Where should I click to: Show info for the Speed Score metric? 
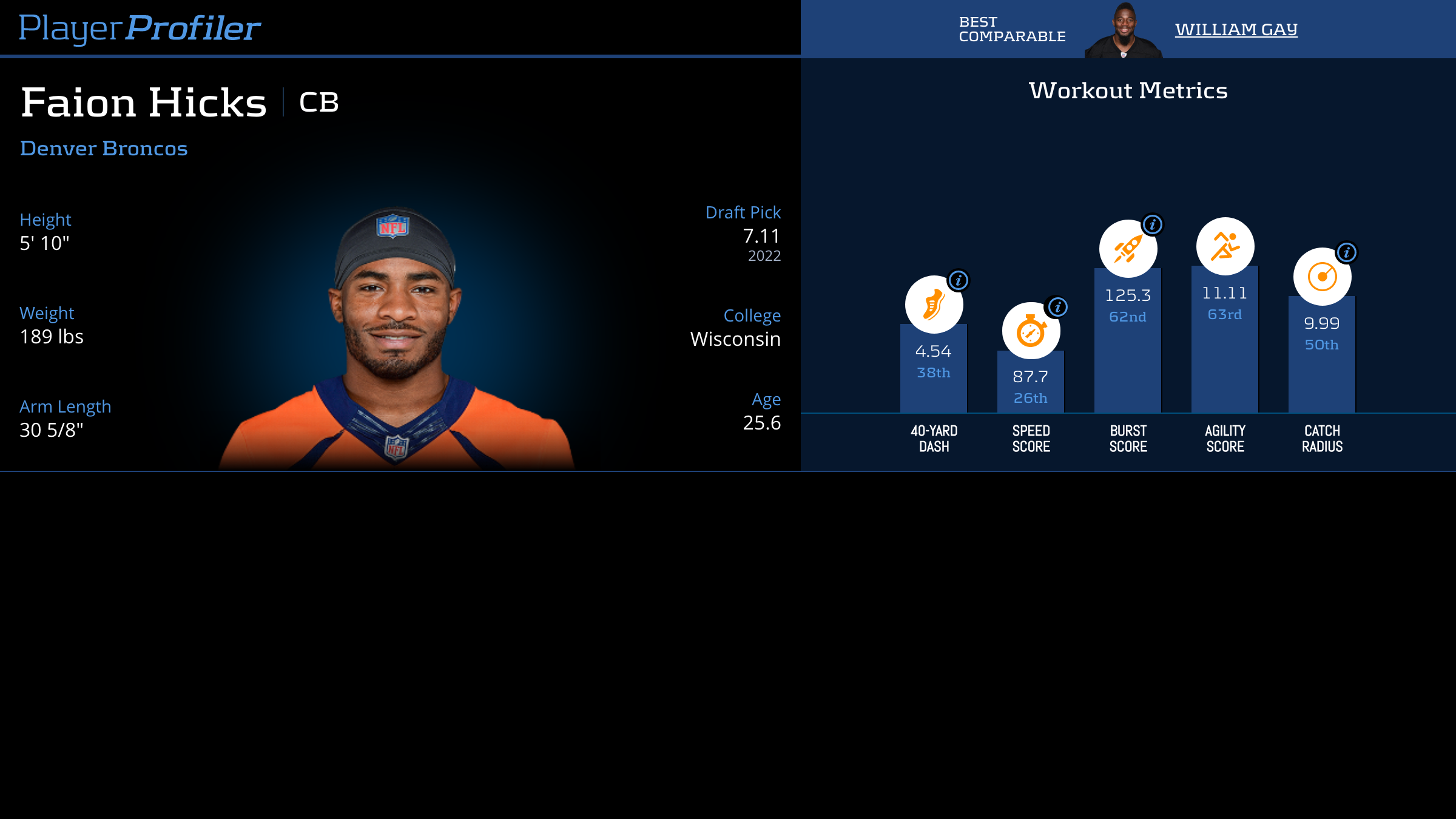[1057, 307]
